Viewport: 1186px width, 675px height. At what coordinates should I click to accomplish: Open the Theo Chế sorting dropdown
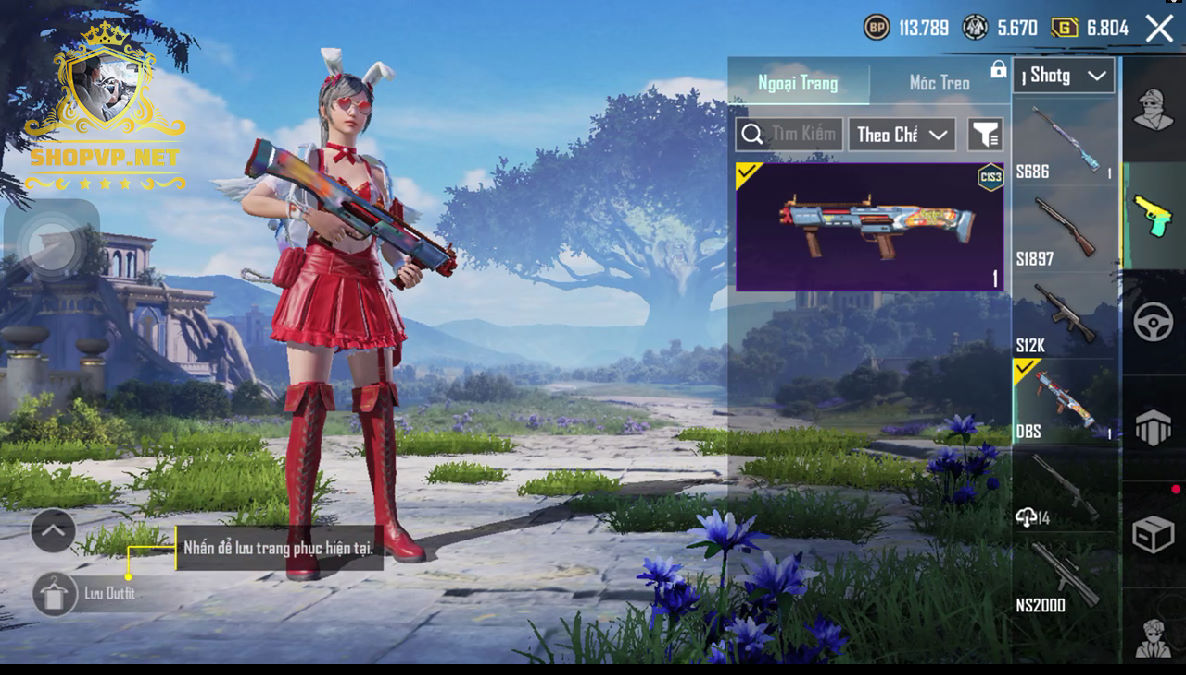coord(901,134)
